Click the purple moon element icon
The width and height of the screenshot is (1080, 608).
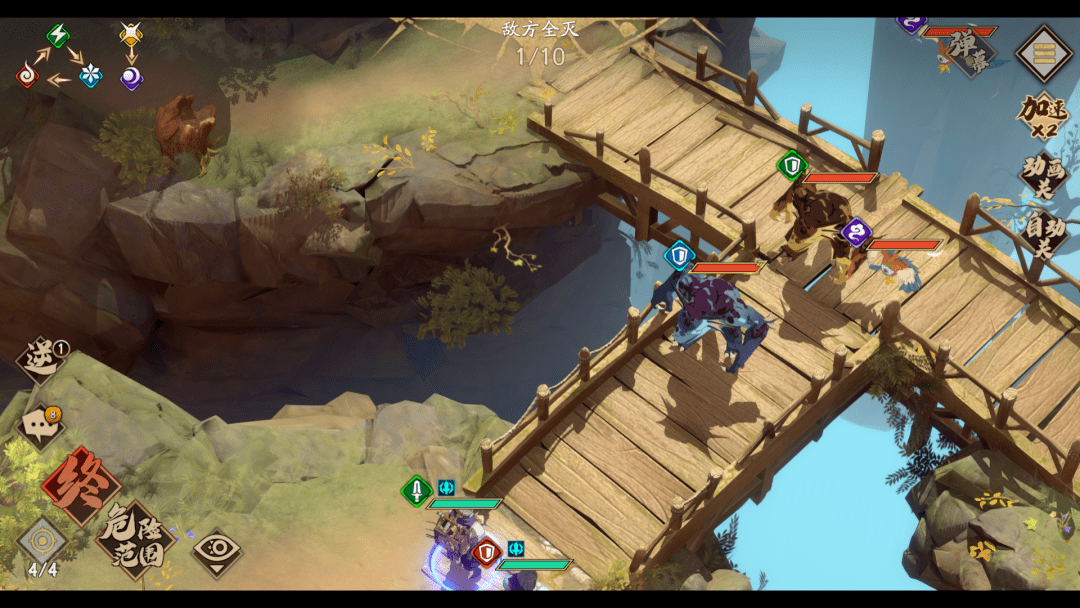coord(132,77)
